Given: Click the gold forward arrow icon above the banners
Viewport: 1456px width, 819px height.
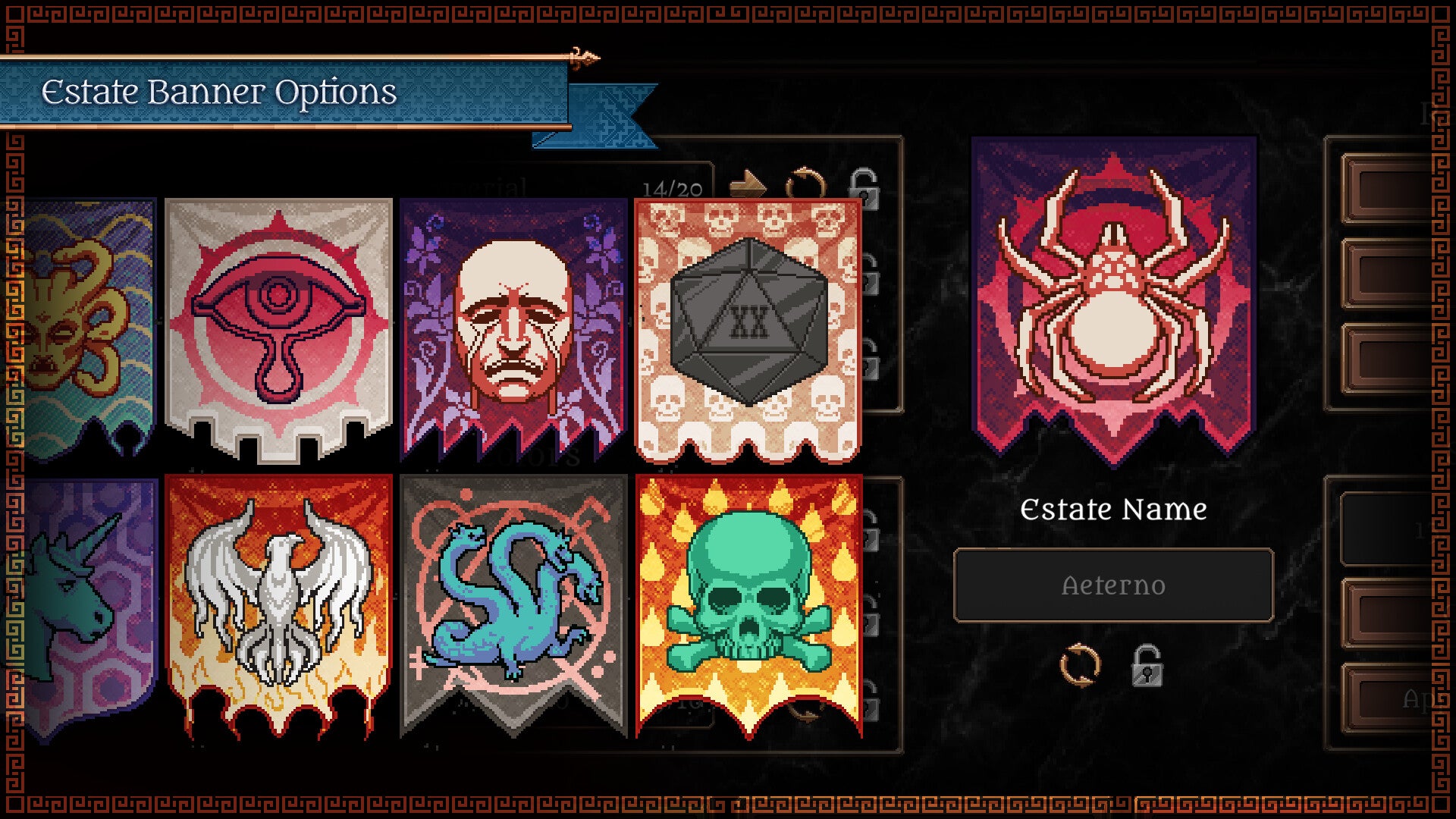Looking at the screenshot, I should 746,183.
